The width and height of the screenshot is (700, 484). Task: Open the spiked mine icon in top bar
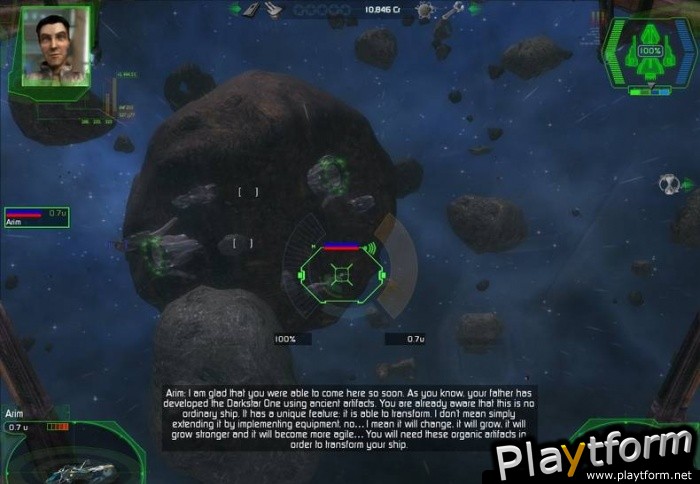[424, 10]
